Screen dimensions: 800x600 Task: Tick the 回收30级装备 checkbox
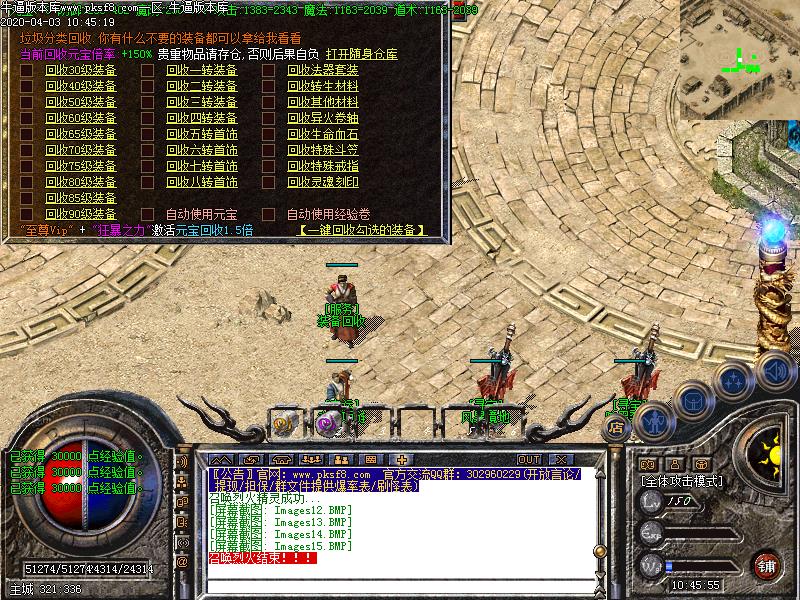25,71
